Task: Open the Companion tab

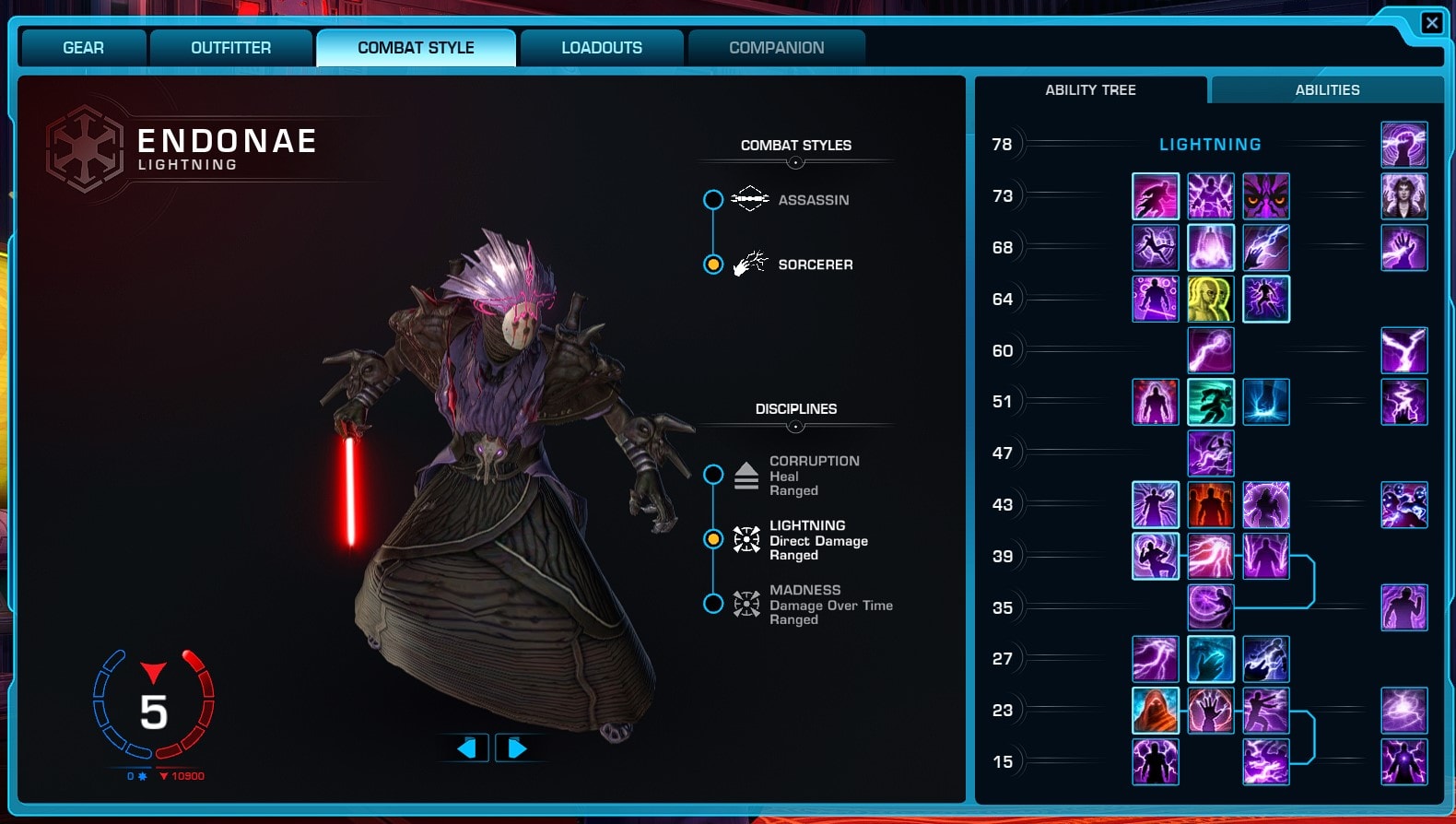Action: pos(776,48)
